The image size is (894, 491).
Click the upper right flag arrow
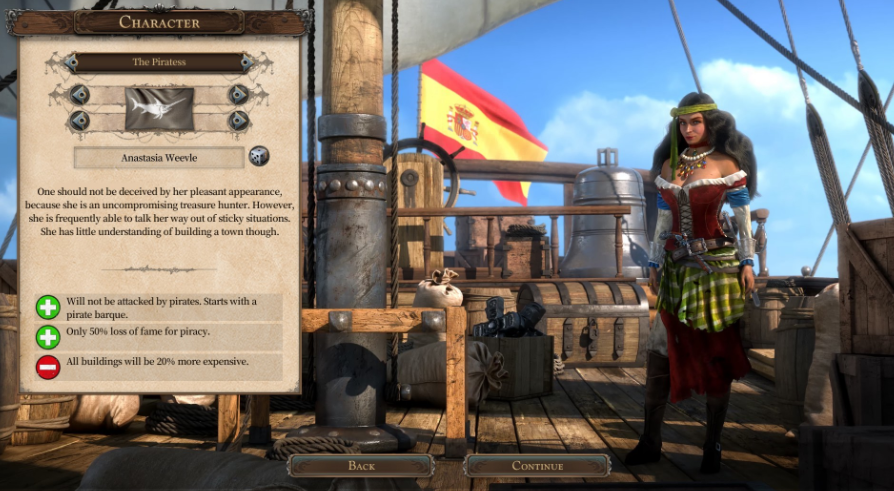point(238,95)
